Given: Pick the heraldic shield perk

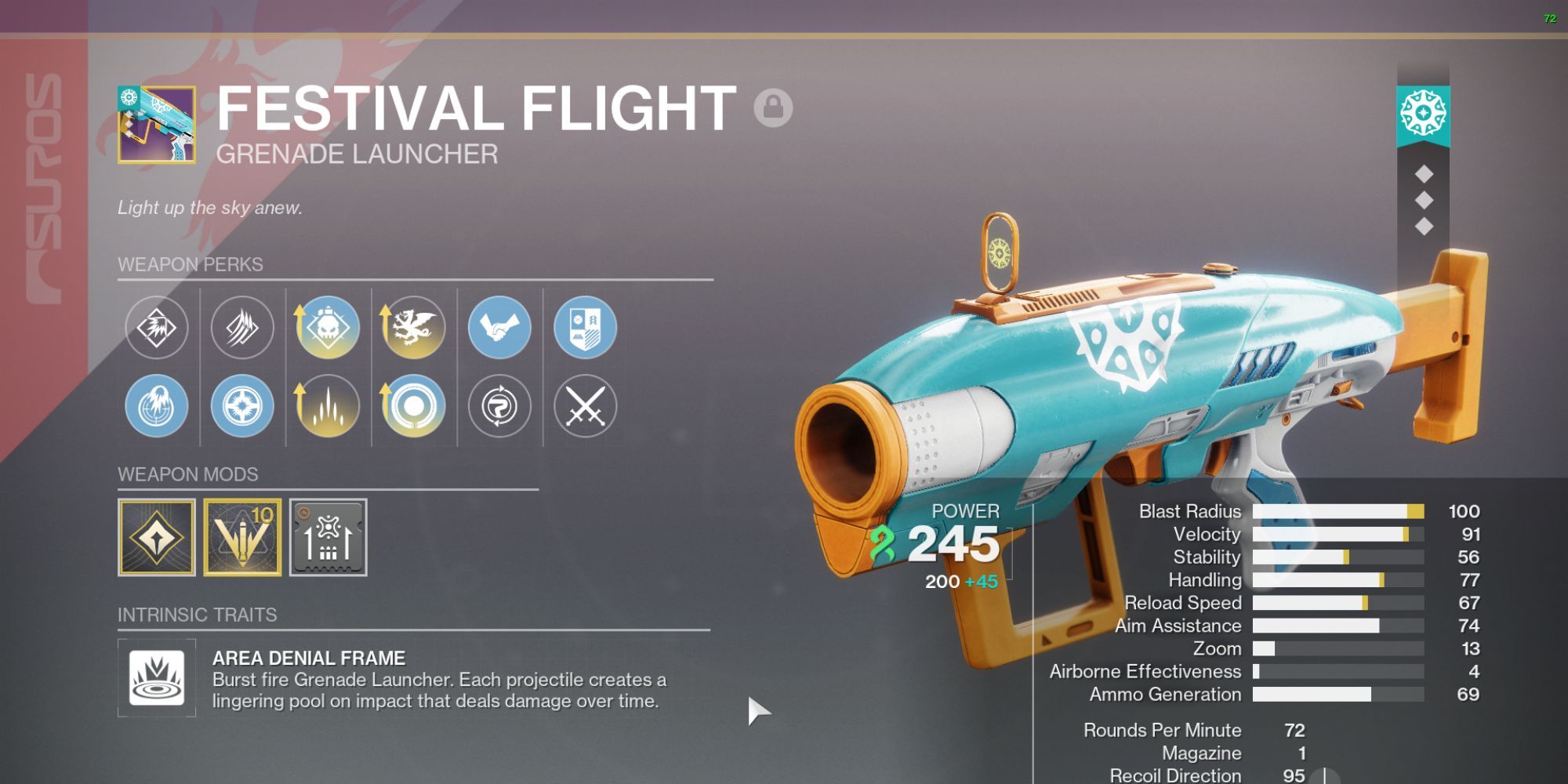Looking at the screenshot, I should point(585,328).
